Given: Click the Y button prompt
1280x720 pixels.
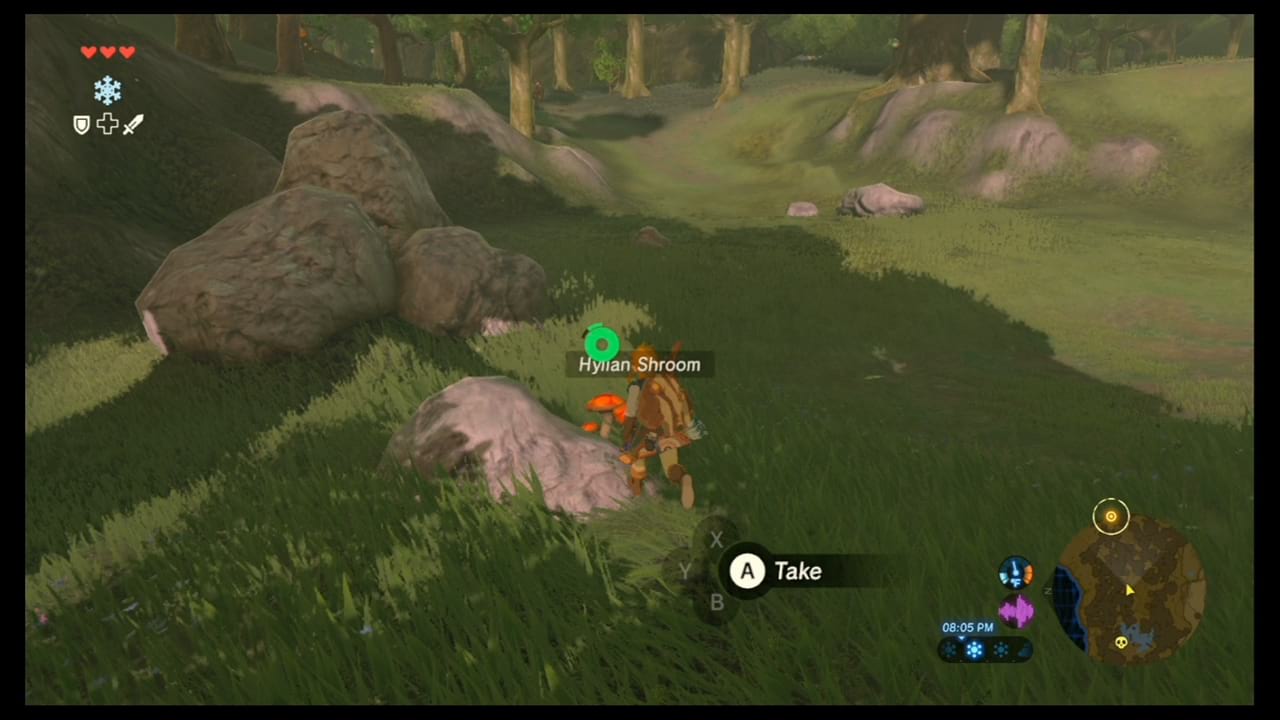Looking at the screenshot, I should pyautogui.click(x=685, y=571).
